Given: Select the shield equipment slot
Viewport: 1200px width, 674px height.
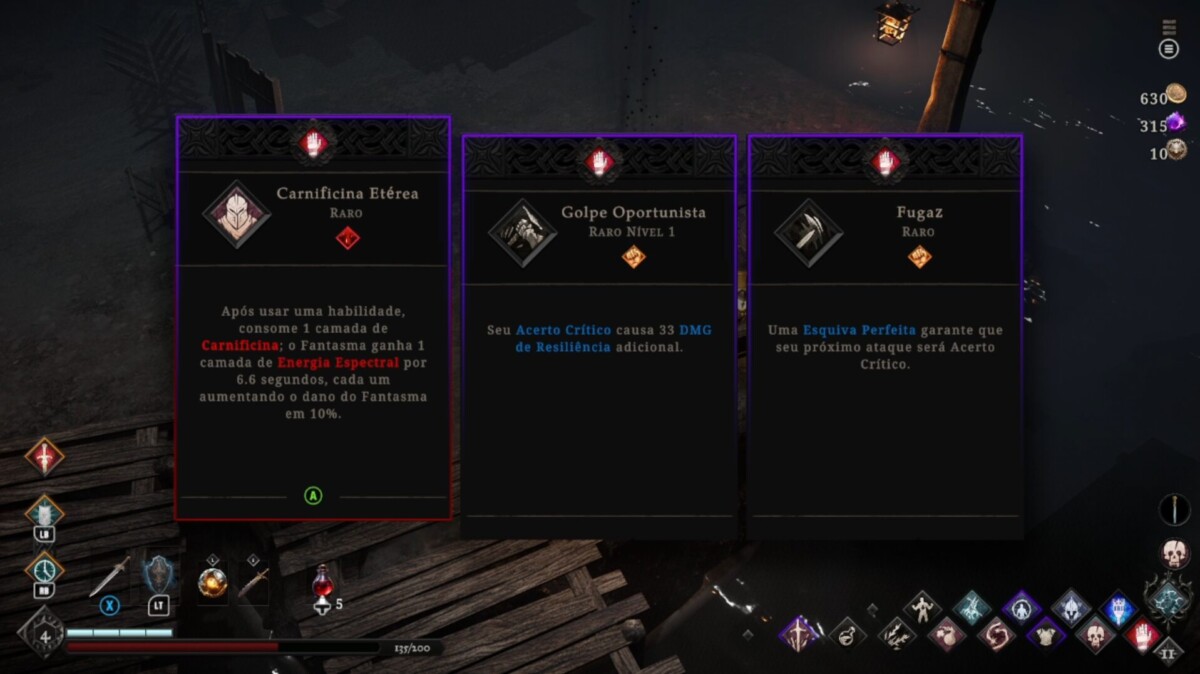Looking at the screenshot, I should (x=159, y=577).
